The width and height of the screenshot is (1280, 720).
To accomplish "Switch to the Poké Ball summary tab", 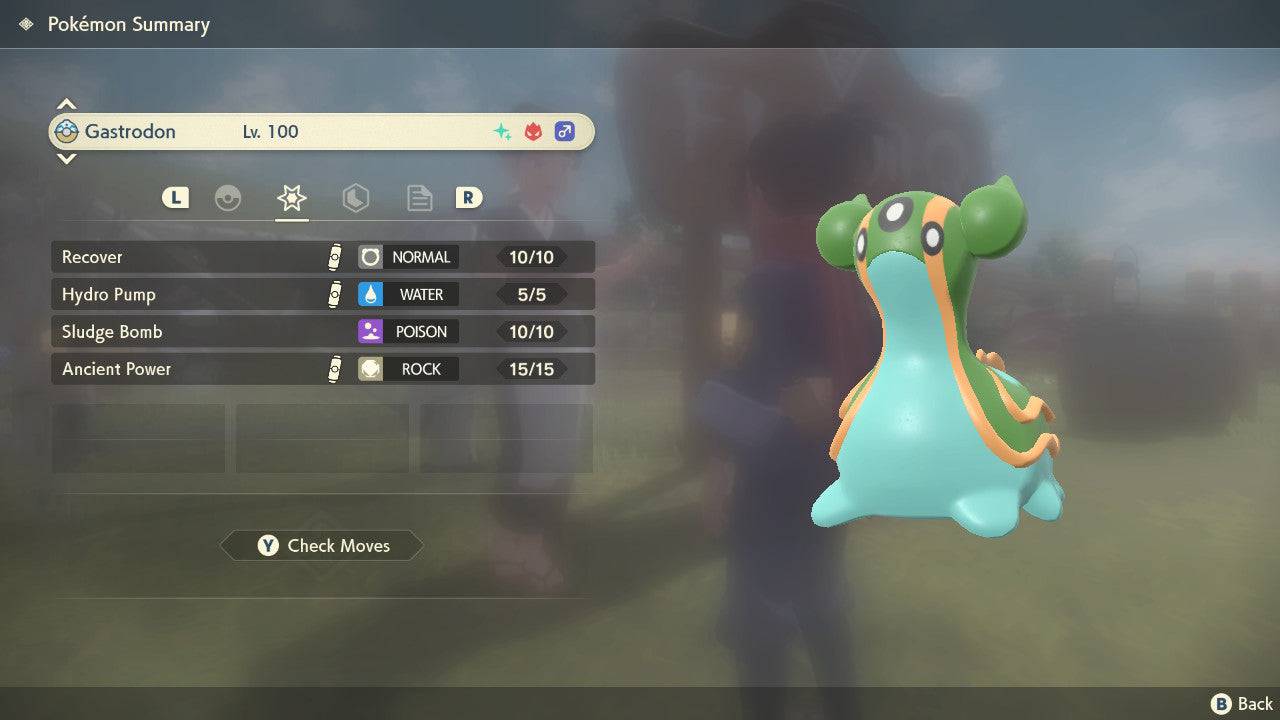I will pyautogui.click(x=228, y=198).
